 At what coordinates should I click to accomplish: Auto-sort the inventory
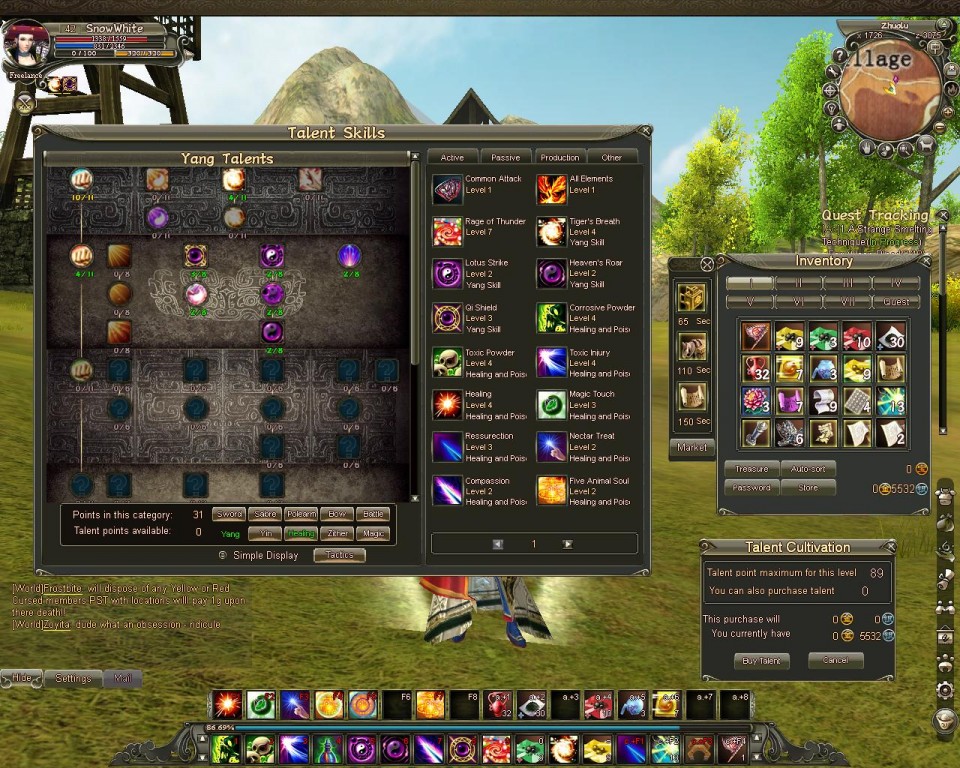click(x=807, y=468)
